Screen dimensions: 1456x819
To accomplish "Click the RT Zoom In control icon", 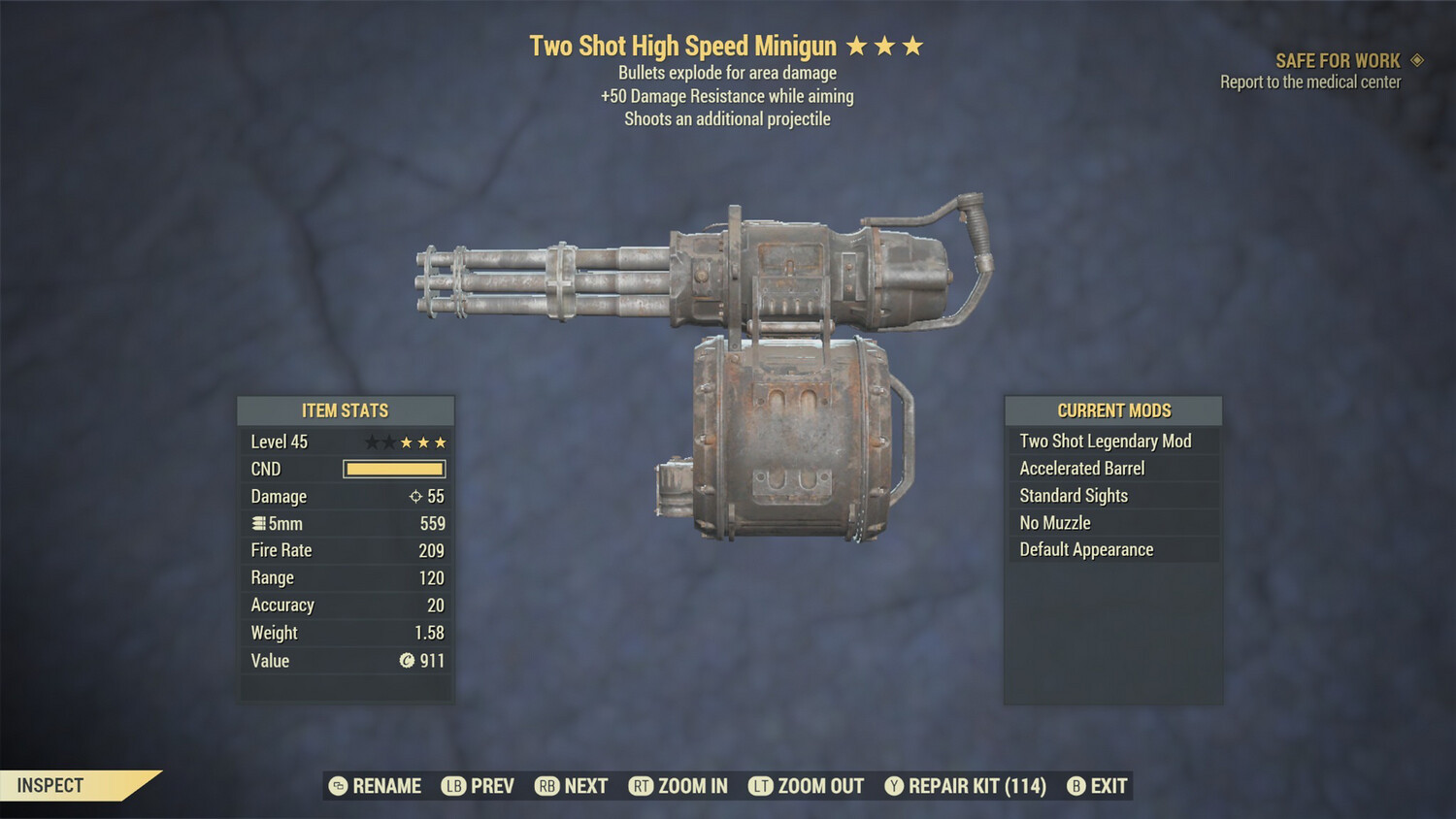I will tap(642, 786).
